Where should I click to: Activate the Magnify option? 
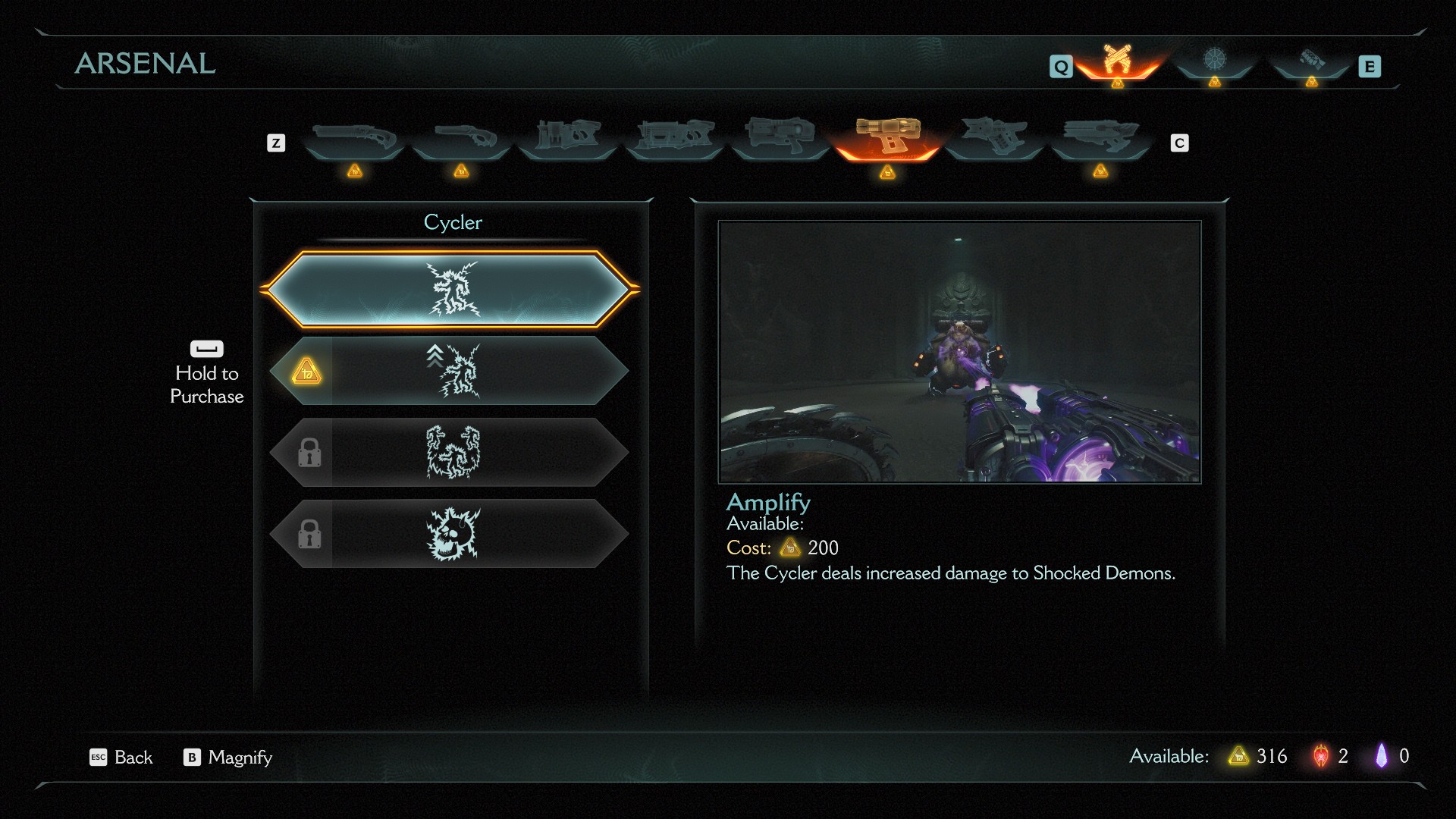(227, 757)
